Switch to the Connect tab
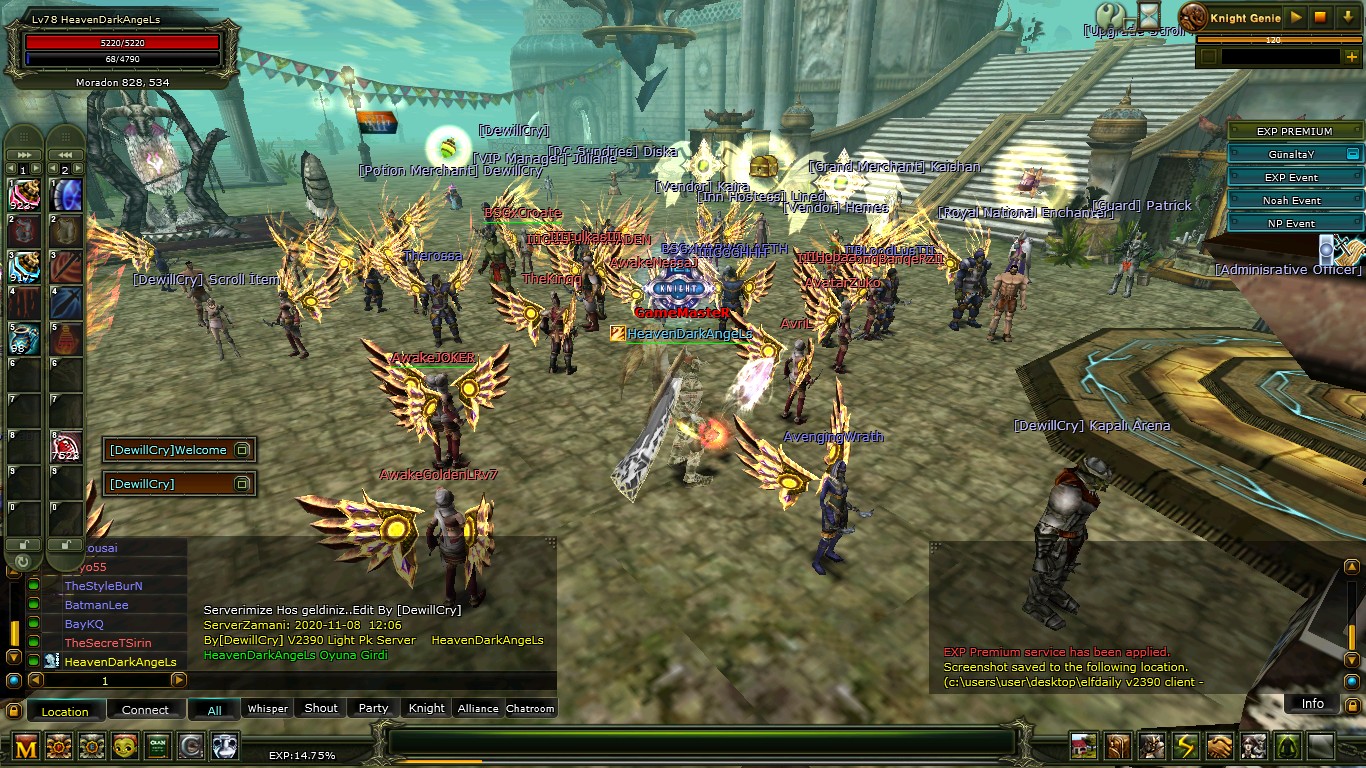This screenshot has width=1366, height=768. [145, 710]
